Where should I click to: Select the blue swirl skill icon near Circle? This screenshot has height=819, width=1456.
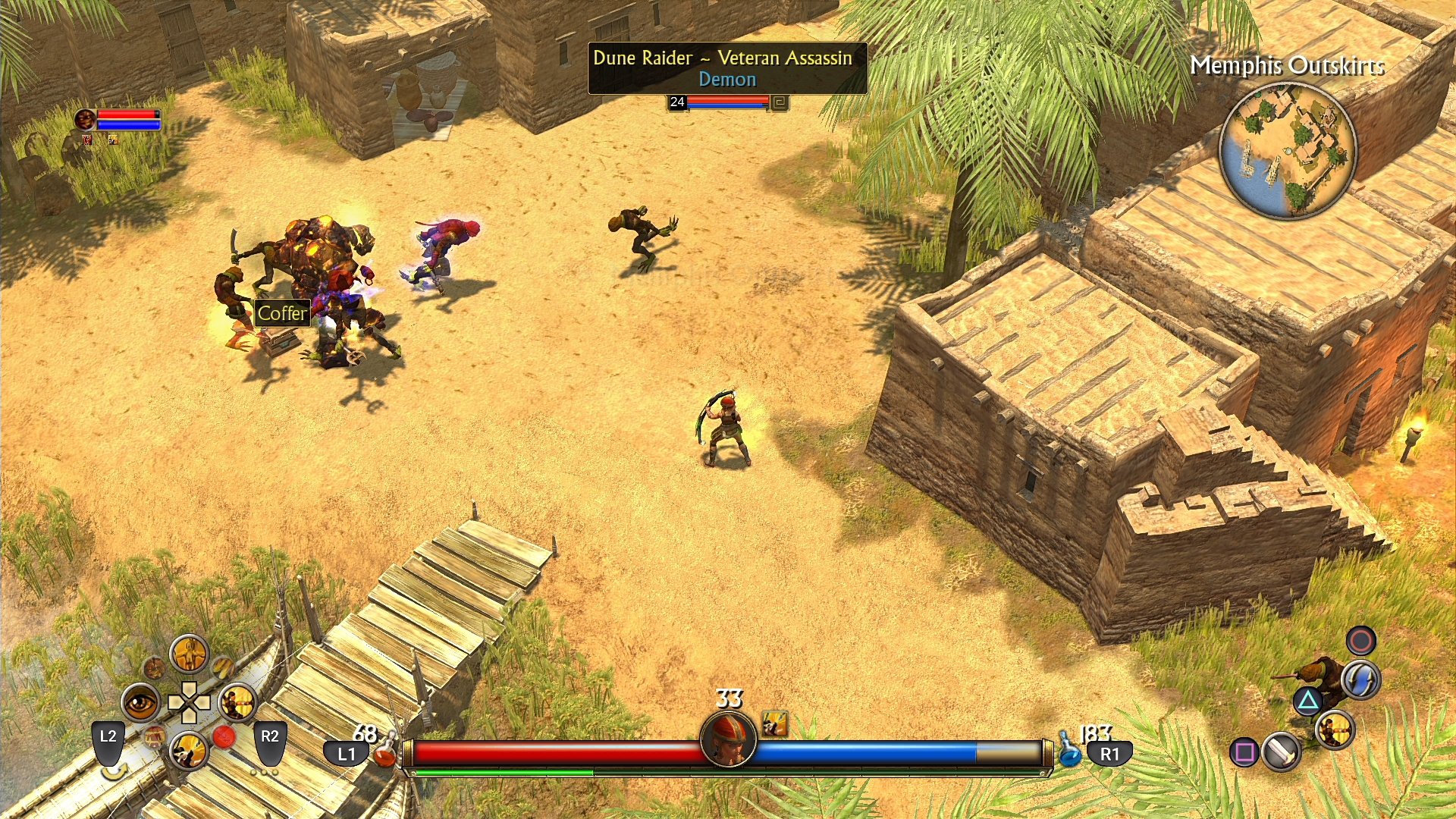pos(1360,680)
